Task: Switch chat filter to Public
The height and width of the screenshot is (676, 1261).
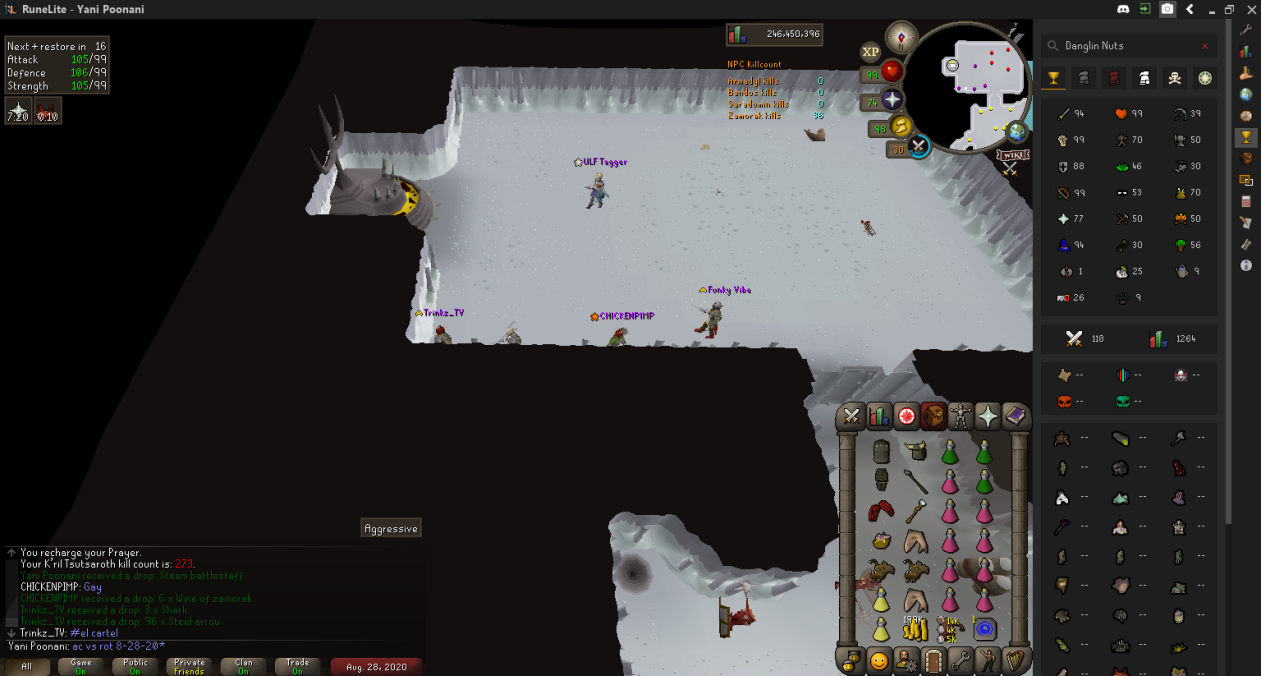Action: point(135,666)
